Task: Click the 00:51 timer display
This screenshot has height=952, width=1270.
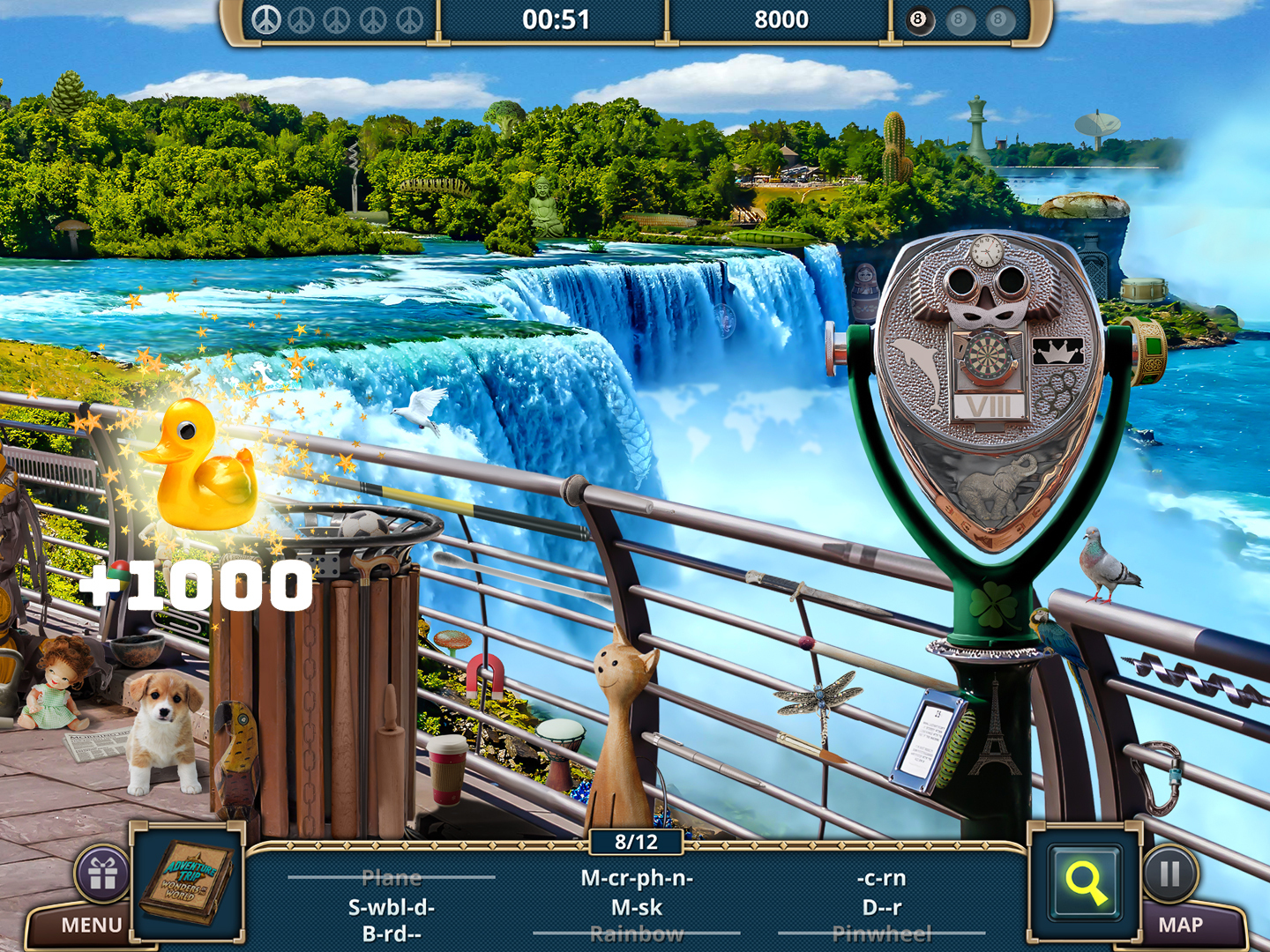Action: (556, 19)
